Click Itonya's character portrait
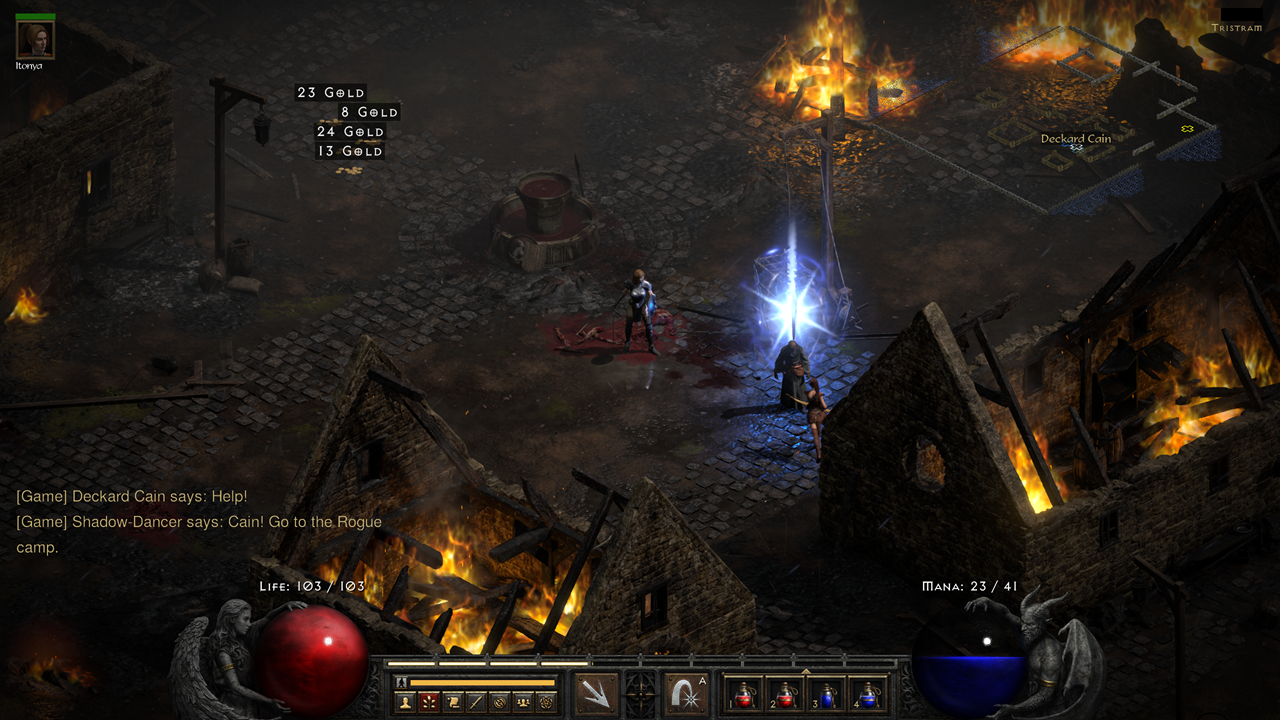 coord(33,38)
